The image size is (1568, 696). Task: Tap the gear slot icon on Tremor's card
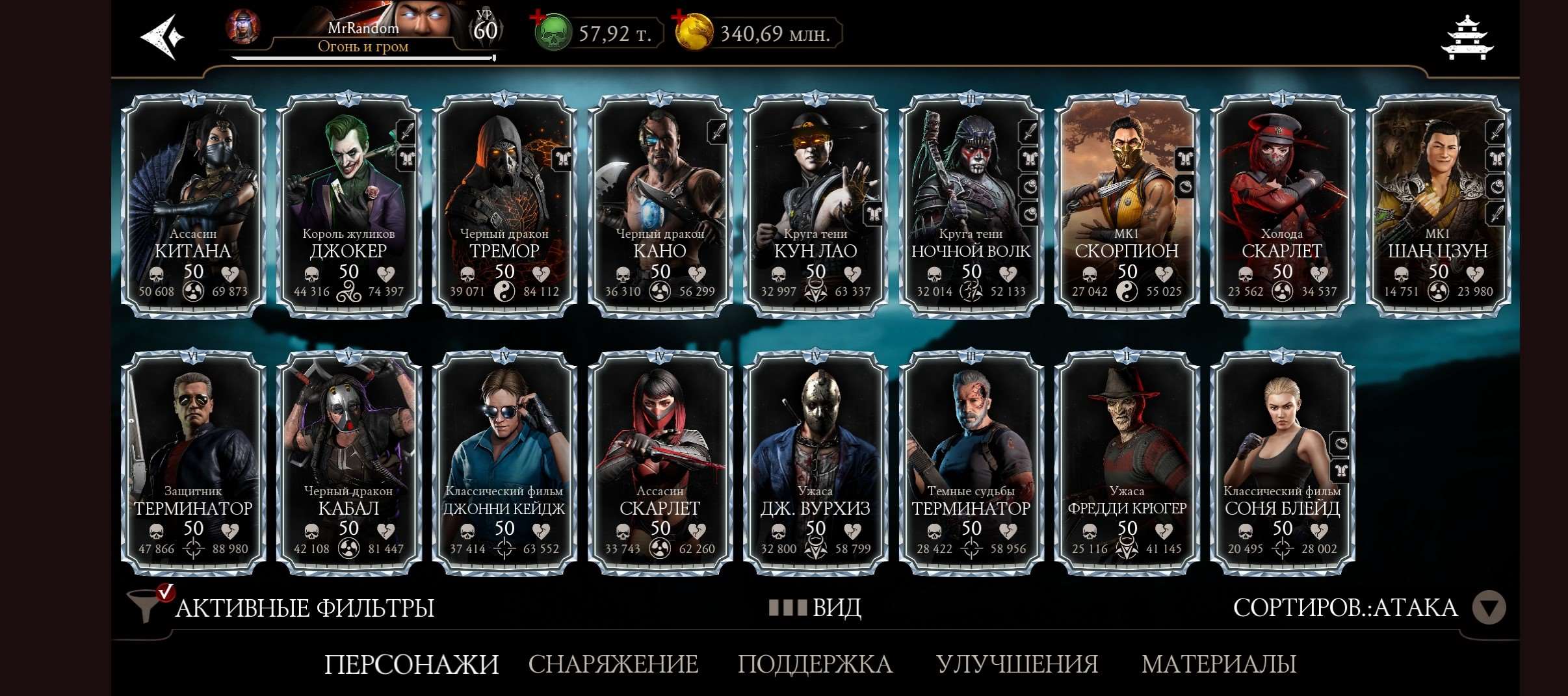coord(563,158)
